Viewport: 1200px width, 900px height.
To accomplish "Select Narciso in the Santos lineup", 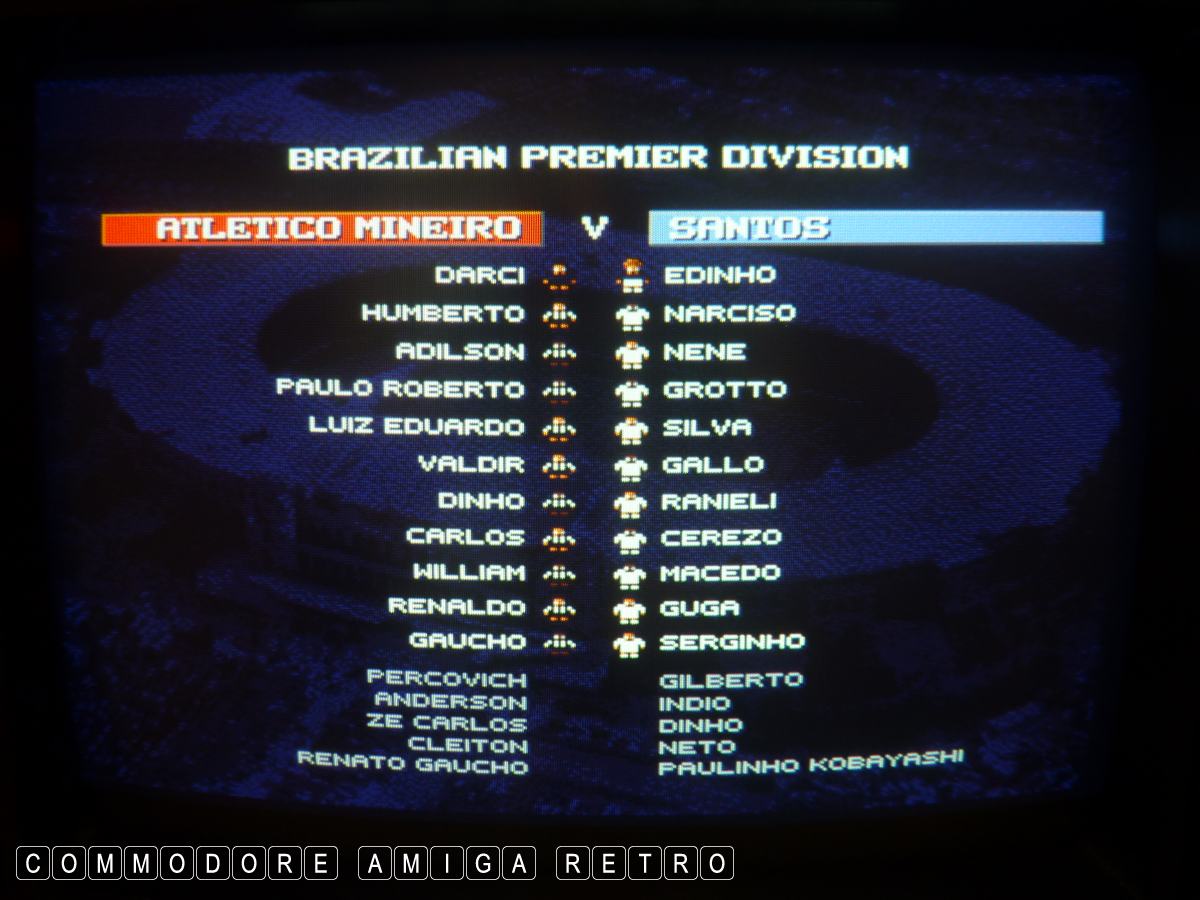I will [x=729, y=313].
